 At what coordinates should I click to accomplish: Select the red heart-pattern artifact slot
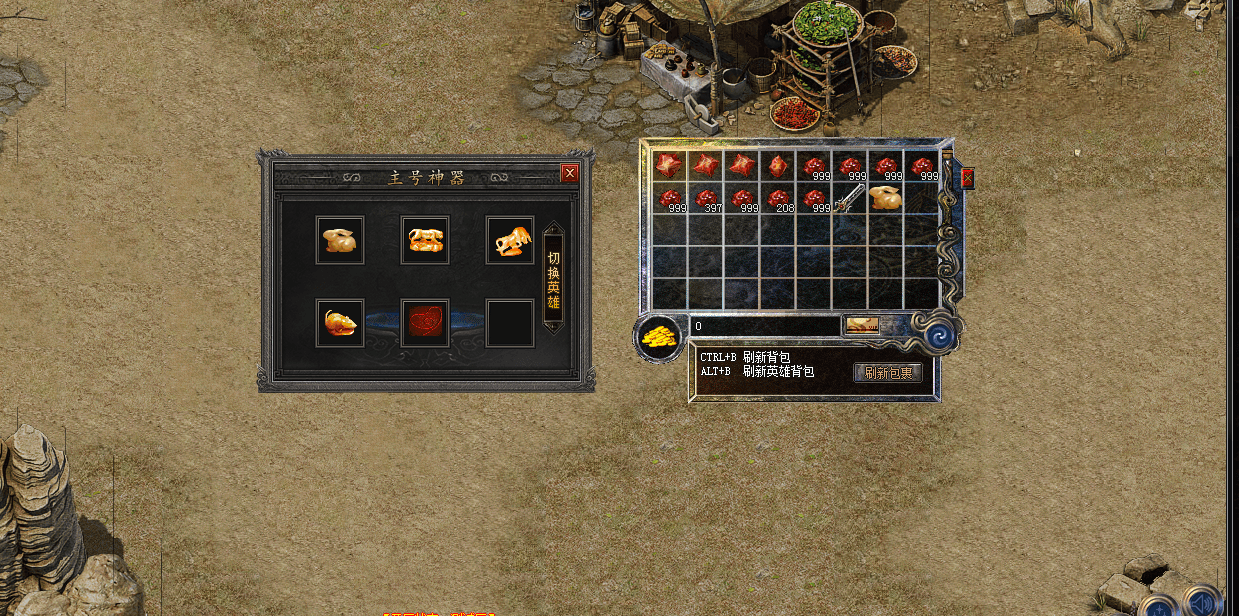pos(425,323)
